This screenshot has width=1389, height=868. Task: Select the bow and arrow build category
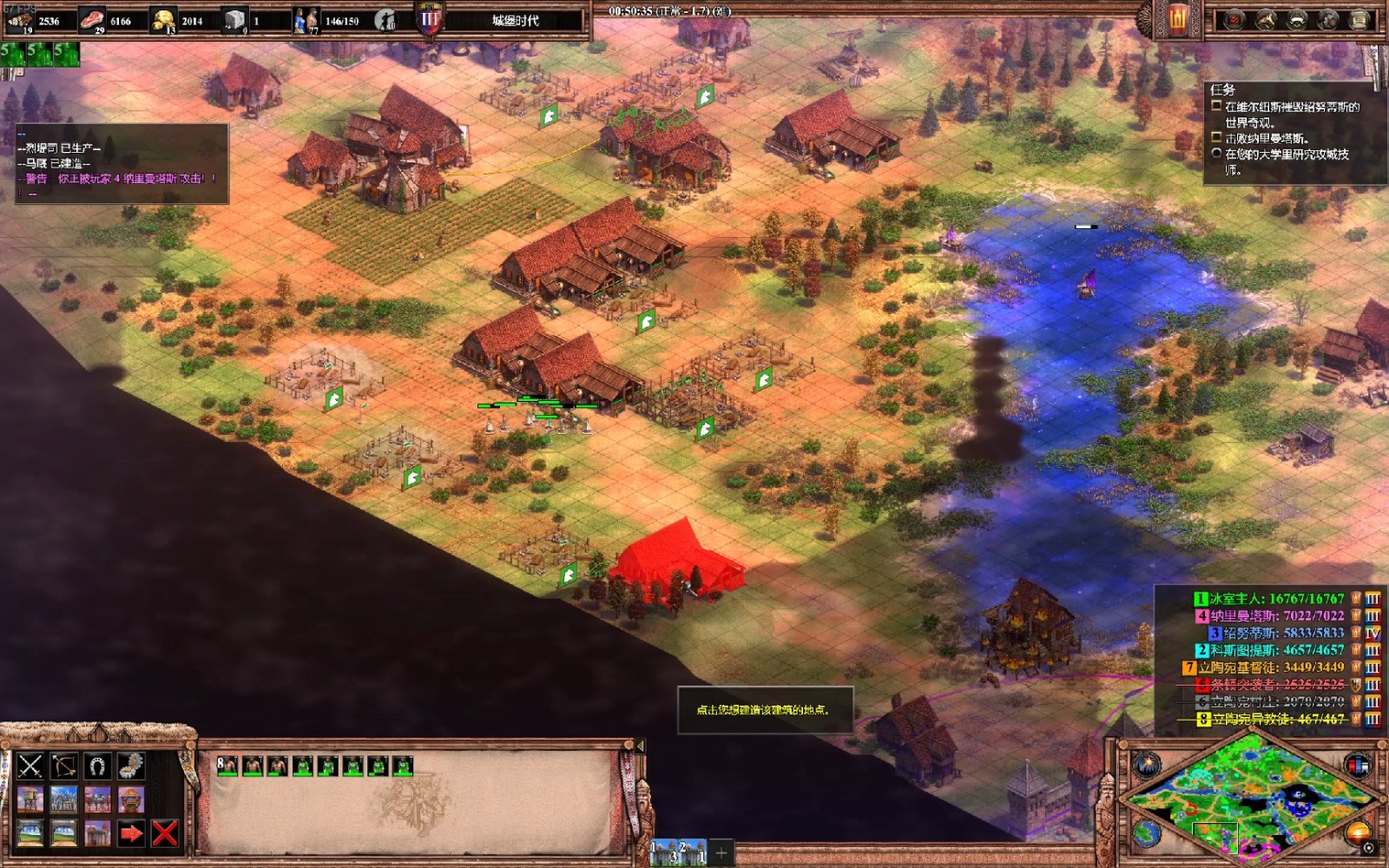point(64,766)
